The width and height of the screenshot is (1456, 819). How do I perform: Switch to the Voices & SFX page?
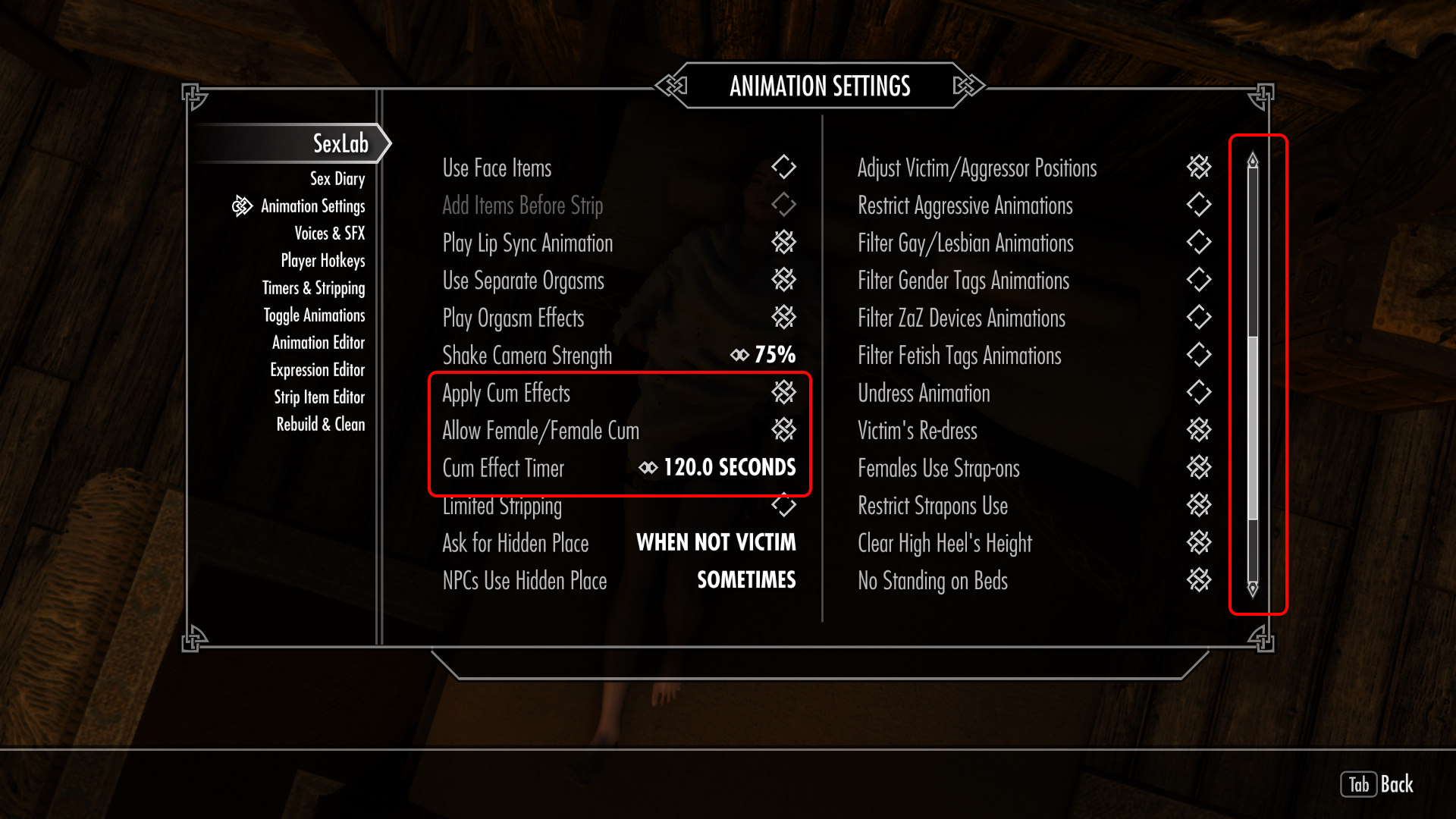(x=331, y=234)
